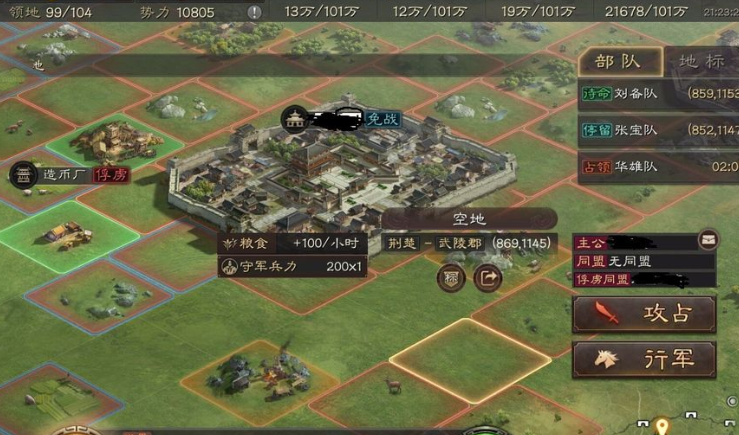Tap the 攻占 attack button
739x435 pixels.
pos(644,314)
